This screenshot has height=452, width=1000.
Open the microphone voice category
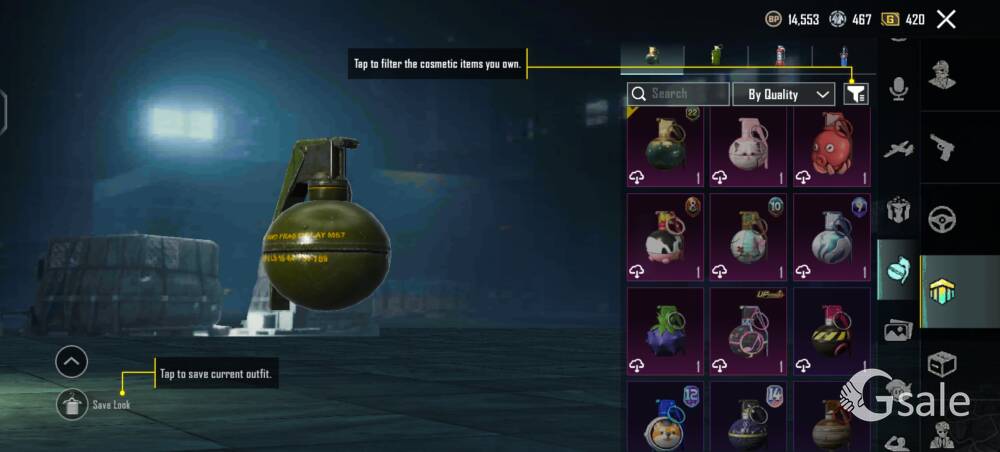pos(898,90)
